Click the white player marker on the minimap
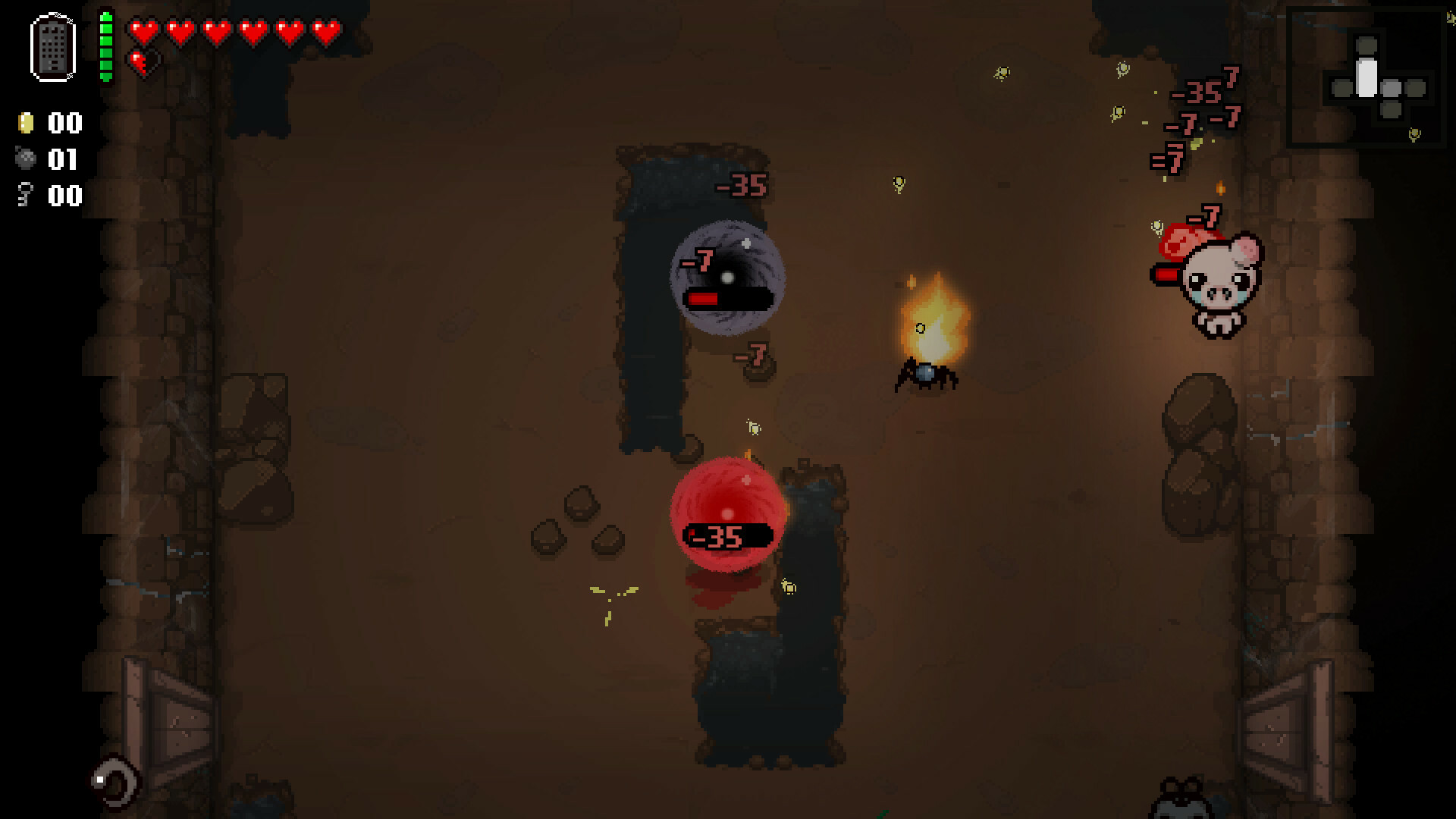 (x=1367, y=78)
